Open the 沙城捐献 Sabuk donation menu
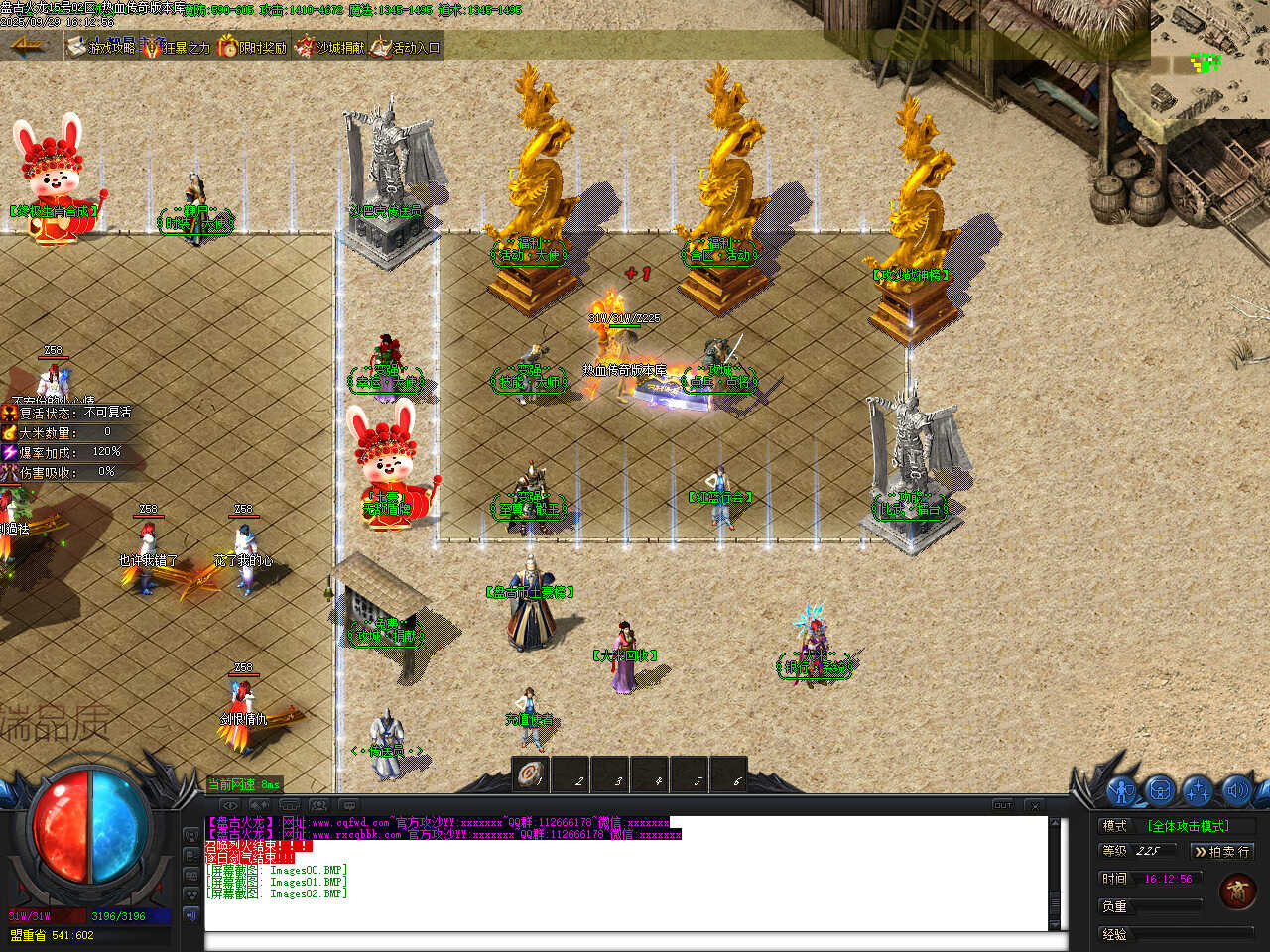Viewport: 1270px width, 952px height. tap(329, 47)
